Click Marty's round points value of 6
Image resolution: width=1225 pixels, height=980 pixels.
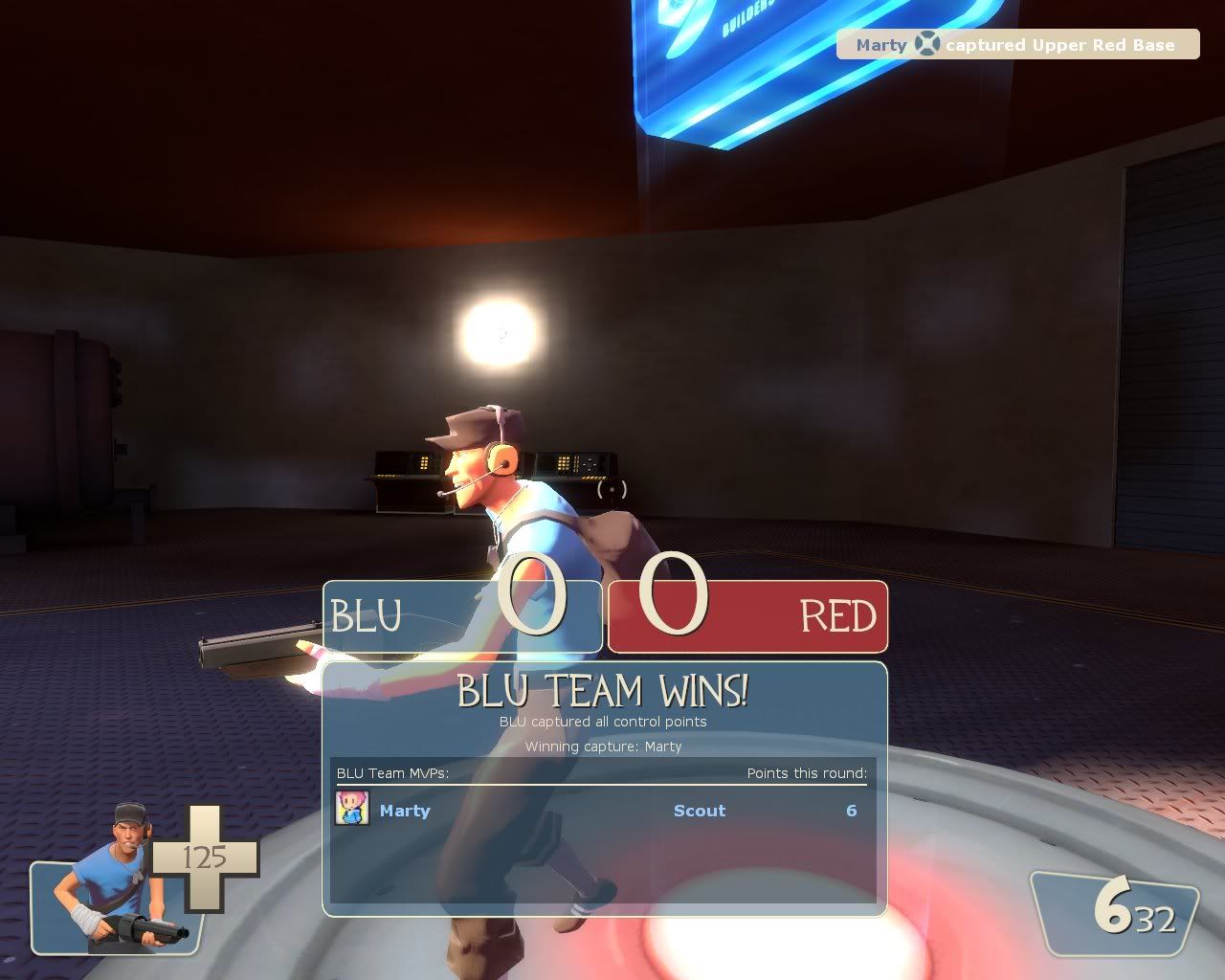click(x=850, y=811)
